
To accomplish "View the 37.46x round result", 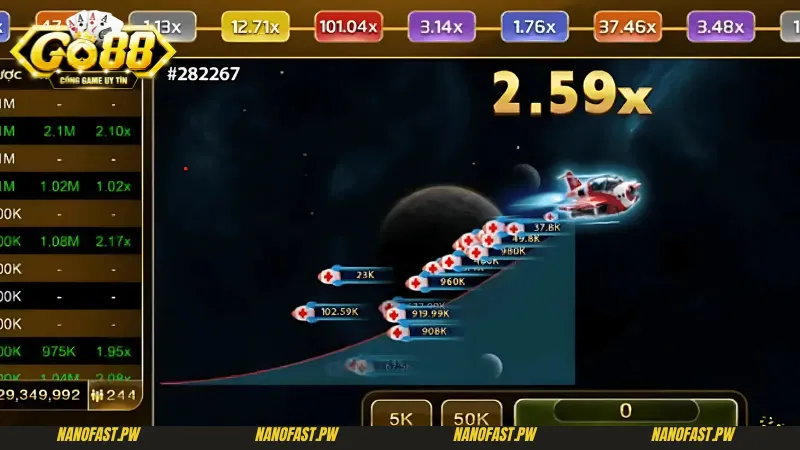I will [x=627, y=27].
